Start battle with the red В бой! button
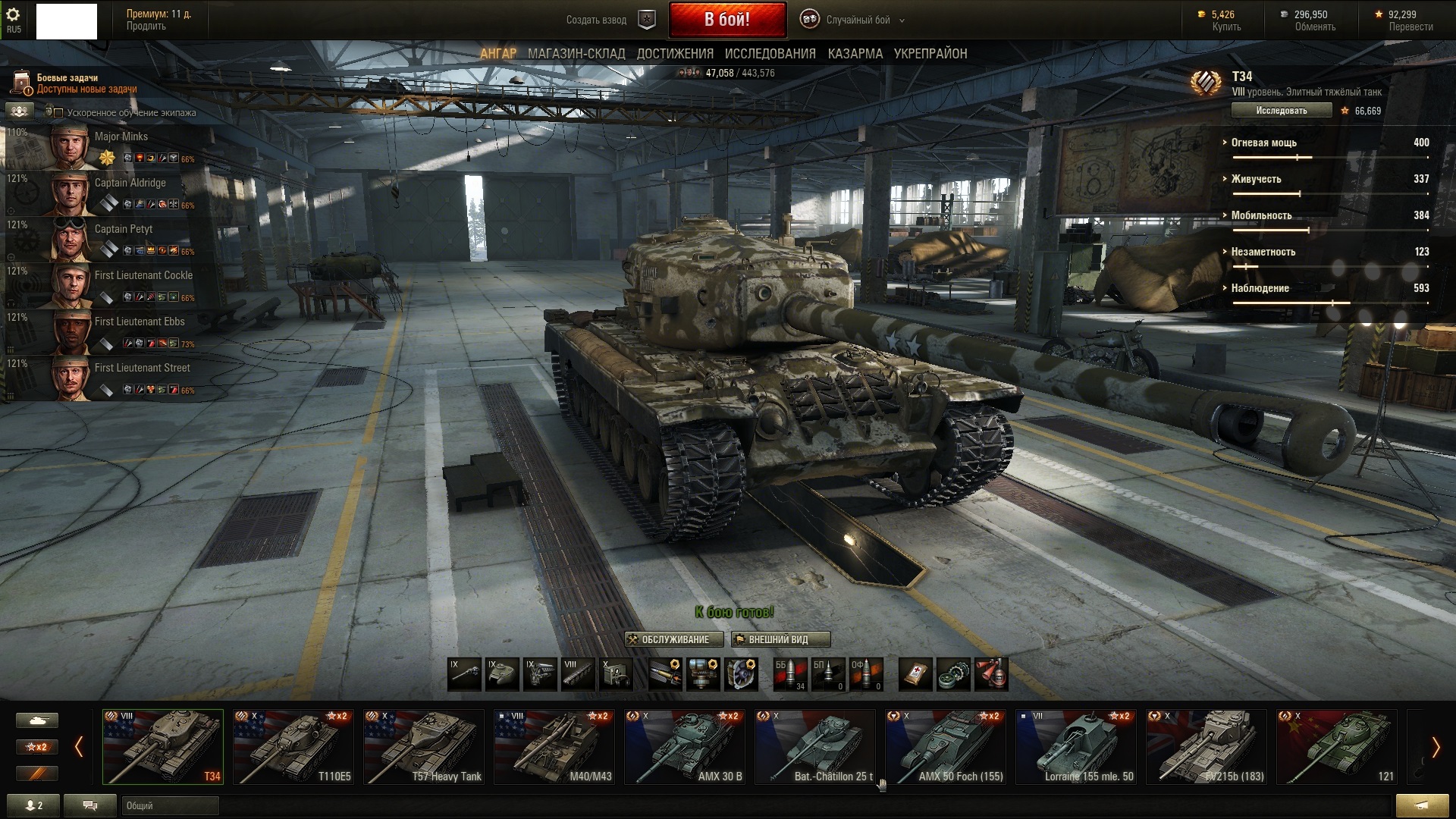This screenshot has width=1456, height=819. [726, 20]
